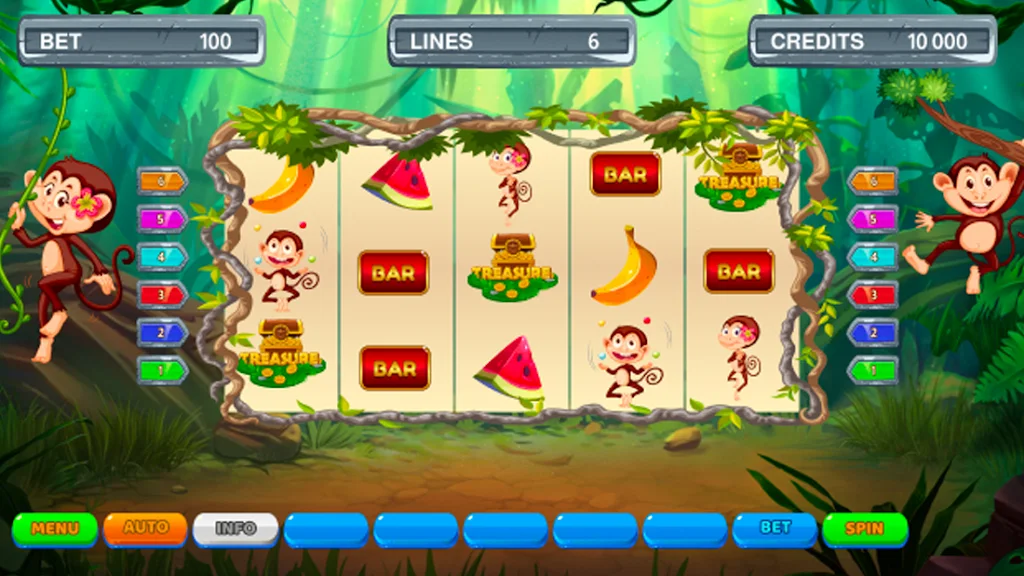The height and width of the screenshot is (576, 1024).
Task: Open the green MENU button
Action: pos(55,528)
